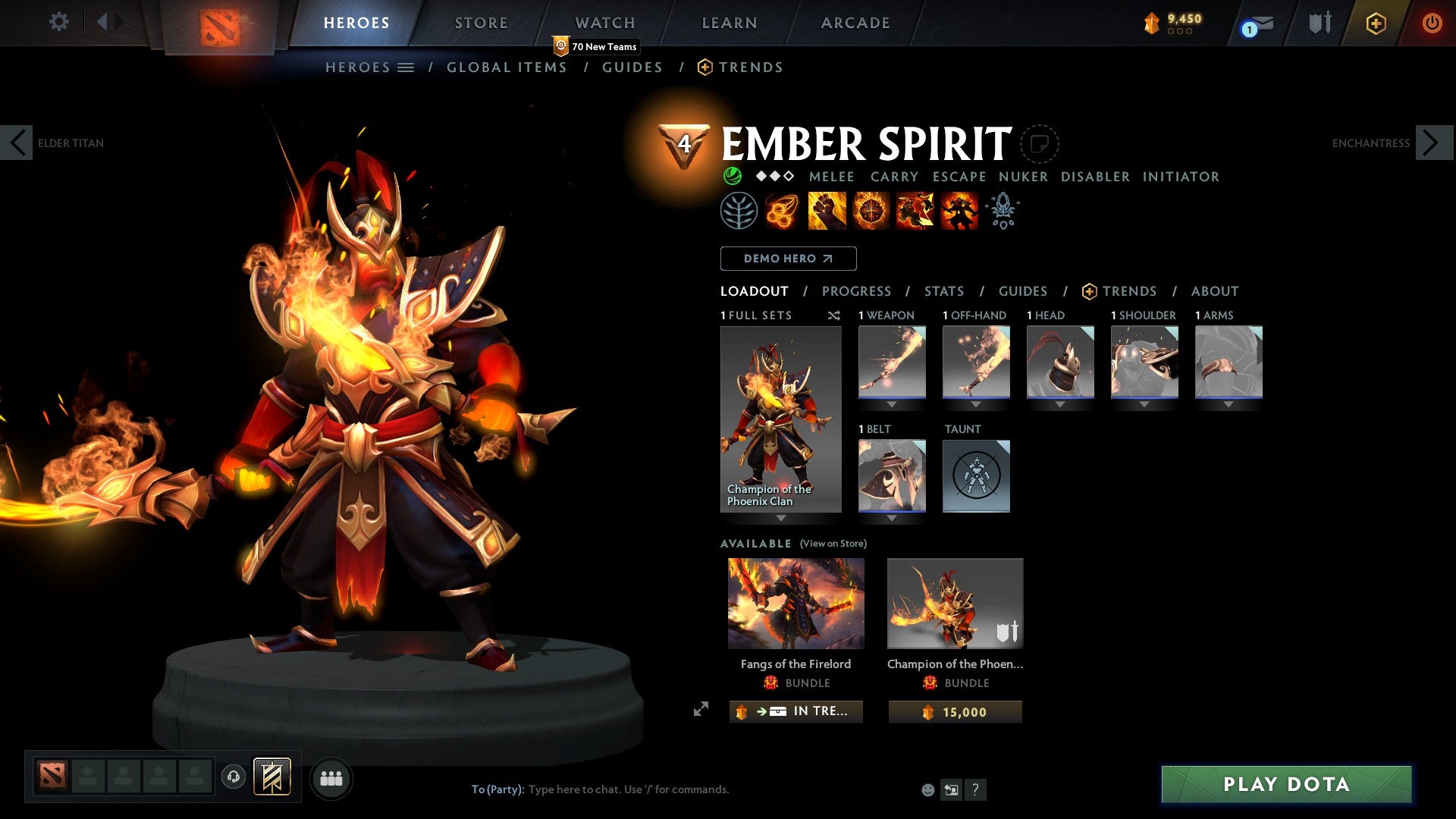
Task: Select the Fire Remnant ultimate ability icon
Action: pyautogui.click(x=959, y=211)
